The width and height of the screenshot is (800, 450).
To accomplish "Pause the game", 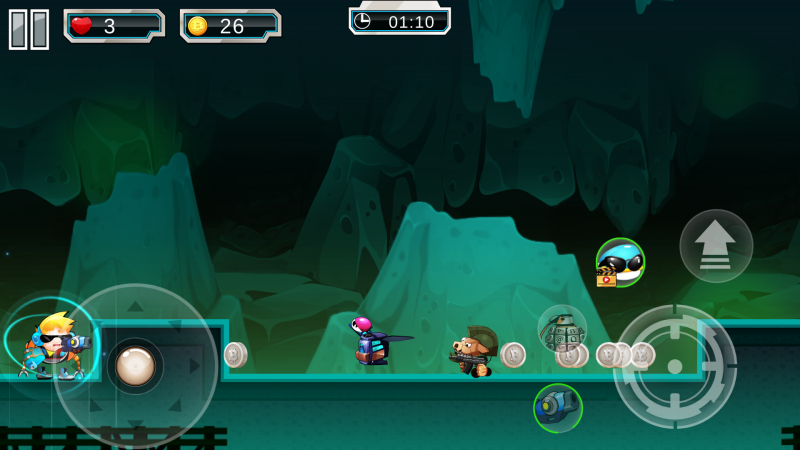I will 29,29.
